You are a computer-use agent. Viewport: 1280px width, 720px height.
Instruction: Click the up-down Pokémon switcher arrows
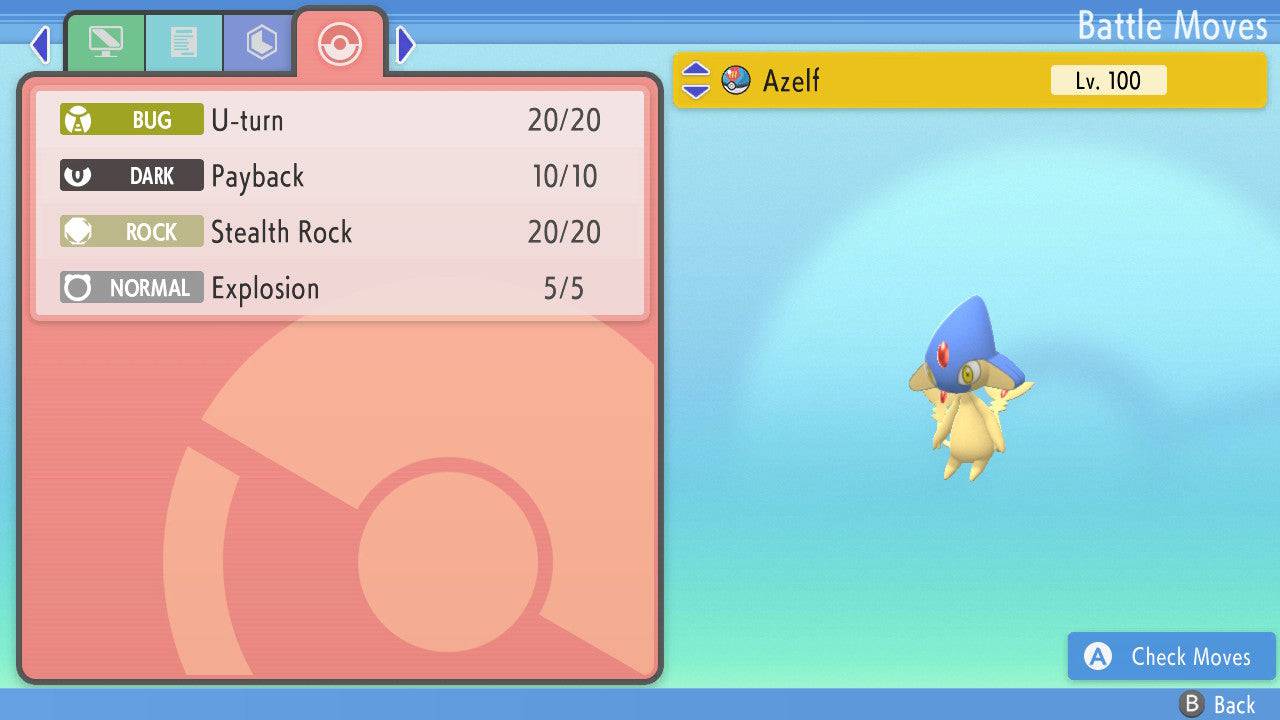click(698, 80)
